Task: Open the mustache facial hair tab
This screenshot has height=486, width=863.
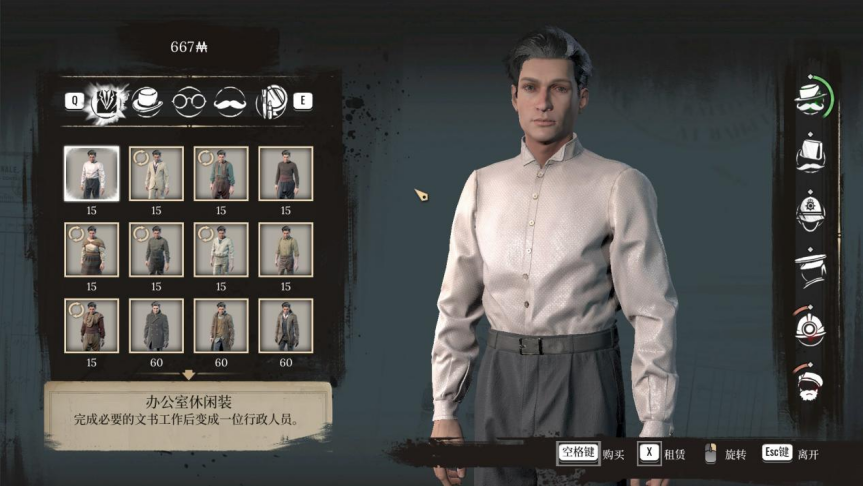Action: 230,100
